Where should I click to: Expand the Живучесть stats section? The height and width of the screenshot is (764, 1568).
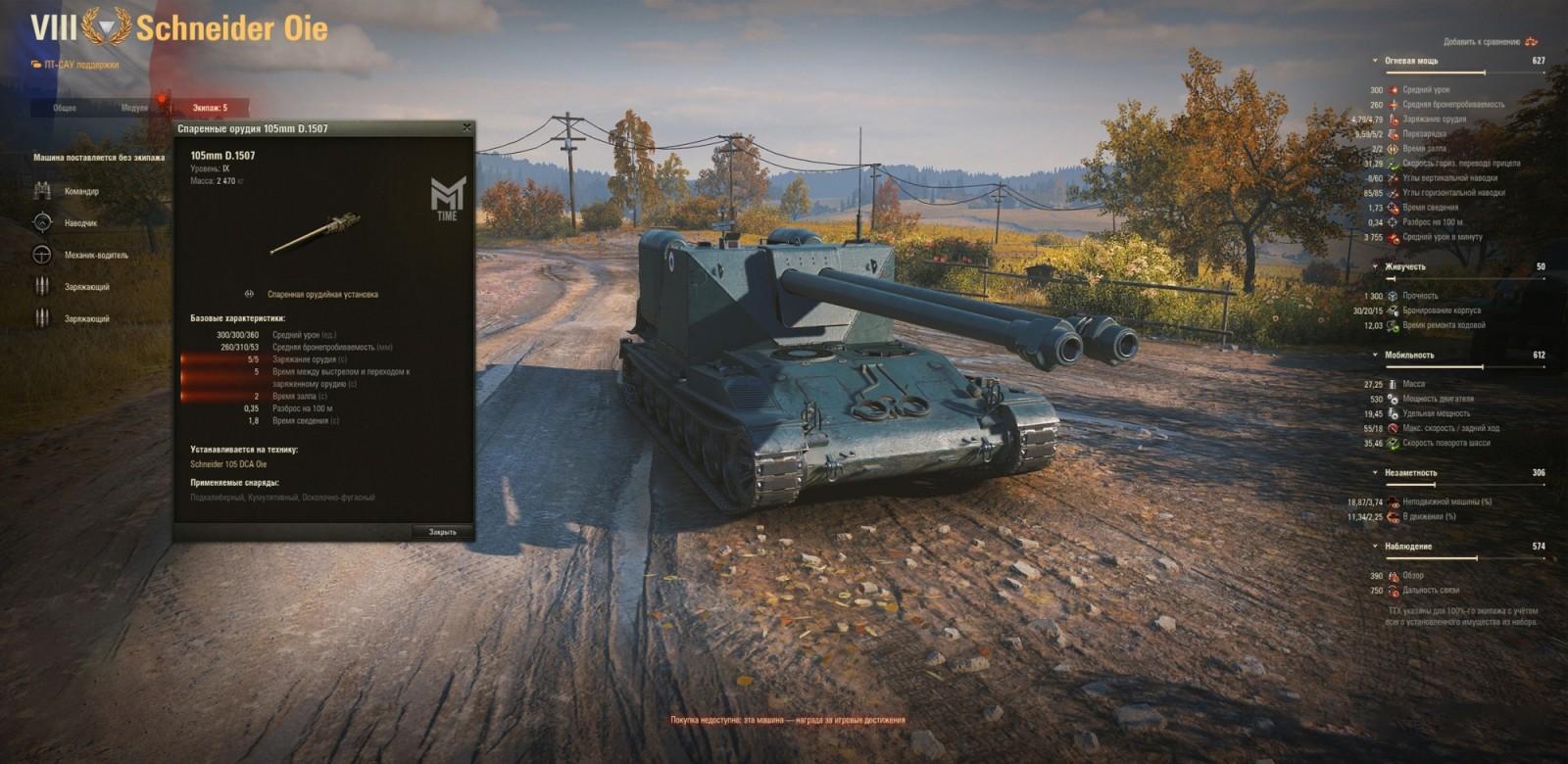(x=1375, y=267)
